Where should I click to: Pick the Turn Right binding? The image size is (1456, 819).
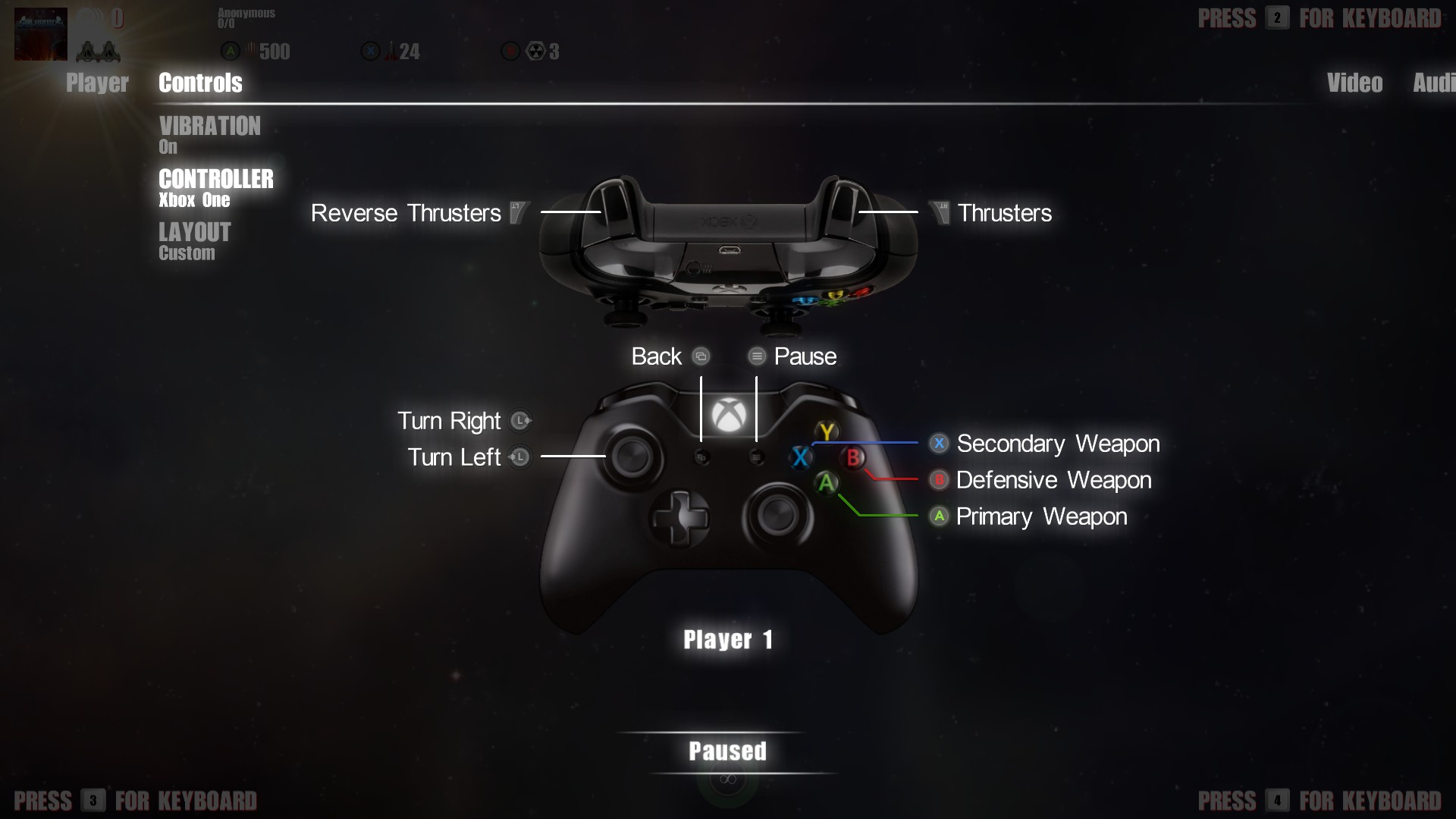click(449, 421)
